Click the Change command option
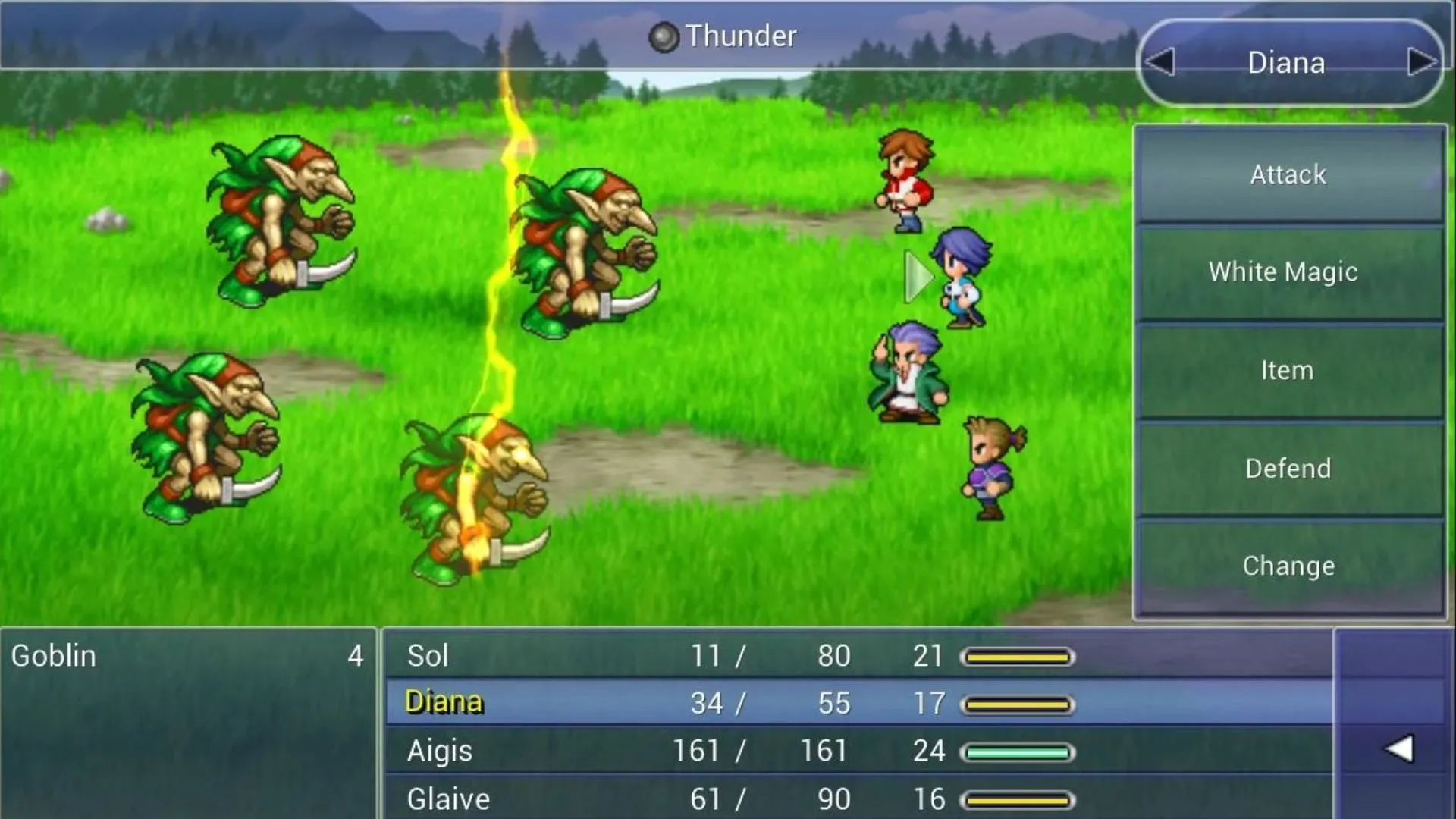 tap(1287, 566)
